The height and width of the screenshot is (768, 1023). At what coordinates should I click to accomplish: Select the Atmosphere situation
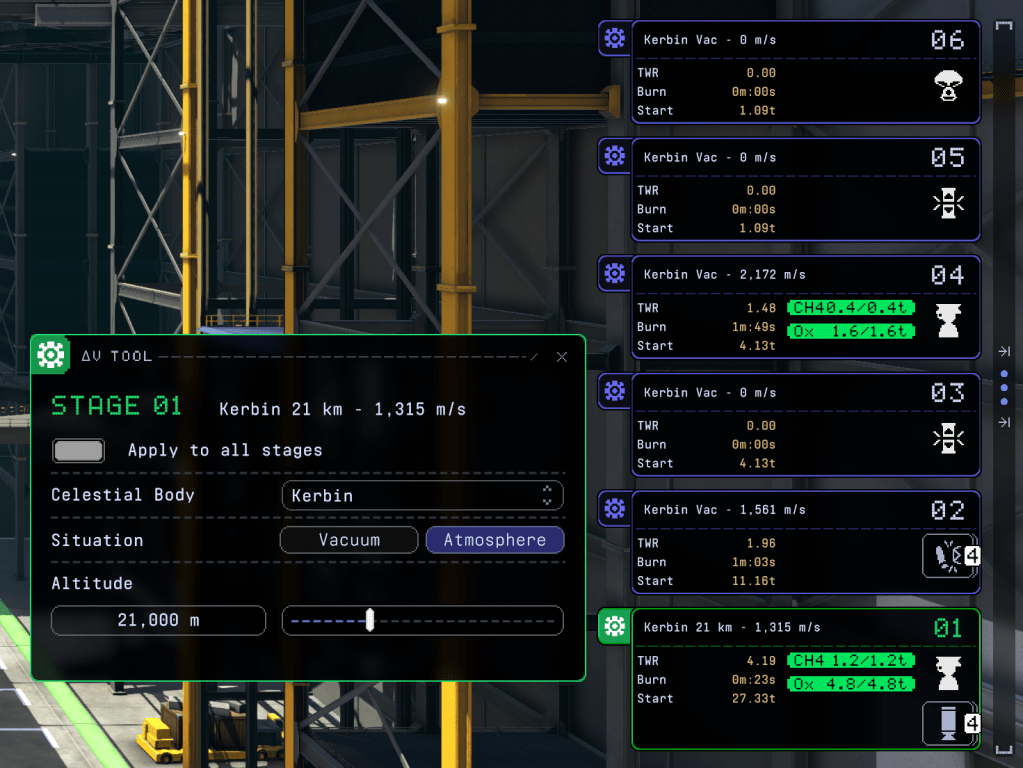(495, 540)
